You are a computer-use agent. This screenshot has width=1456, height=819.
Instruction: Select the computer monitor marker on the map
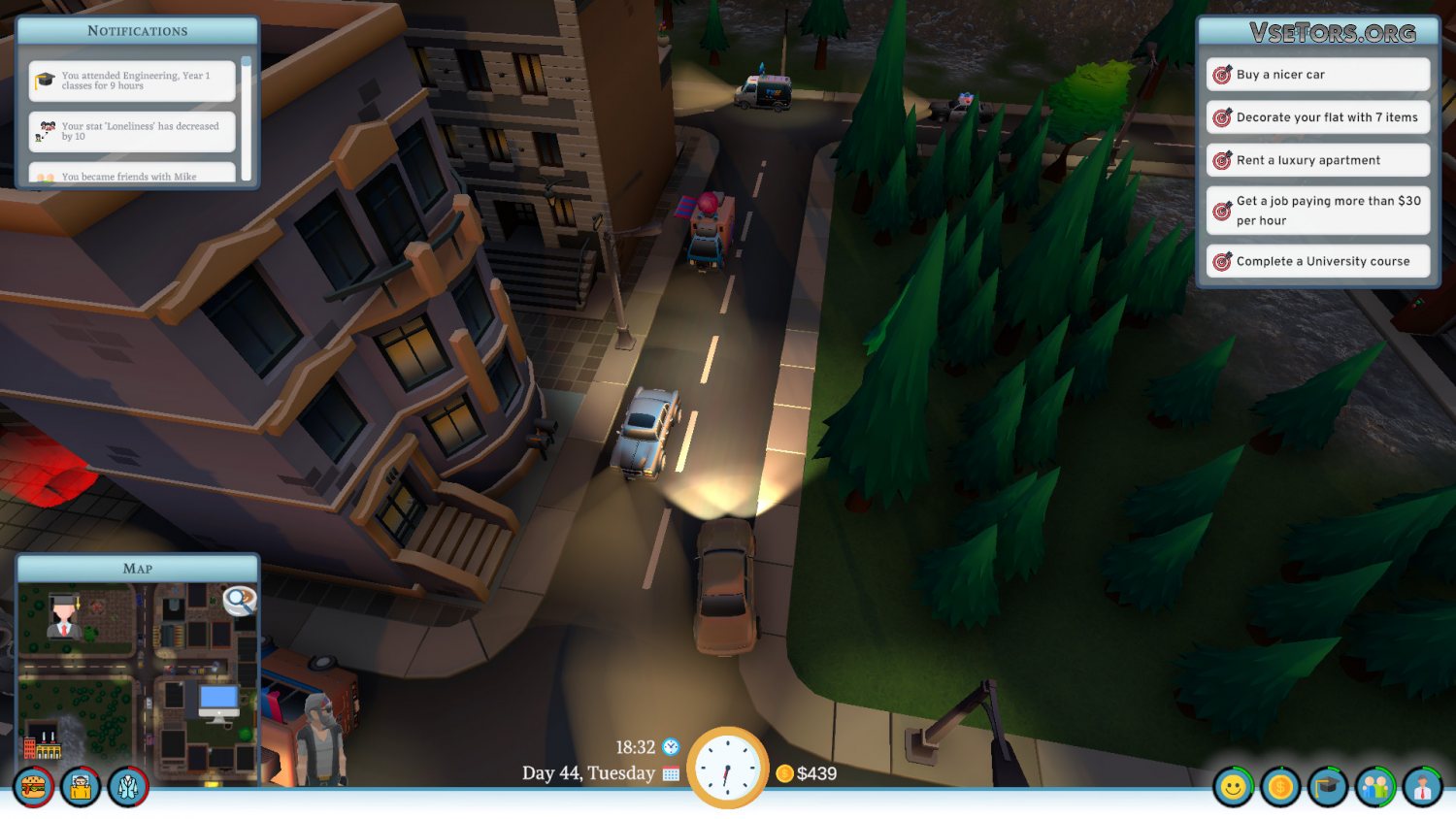pos(218,702)
